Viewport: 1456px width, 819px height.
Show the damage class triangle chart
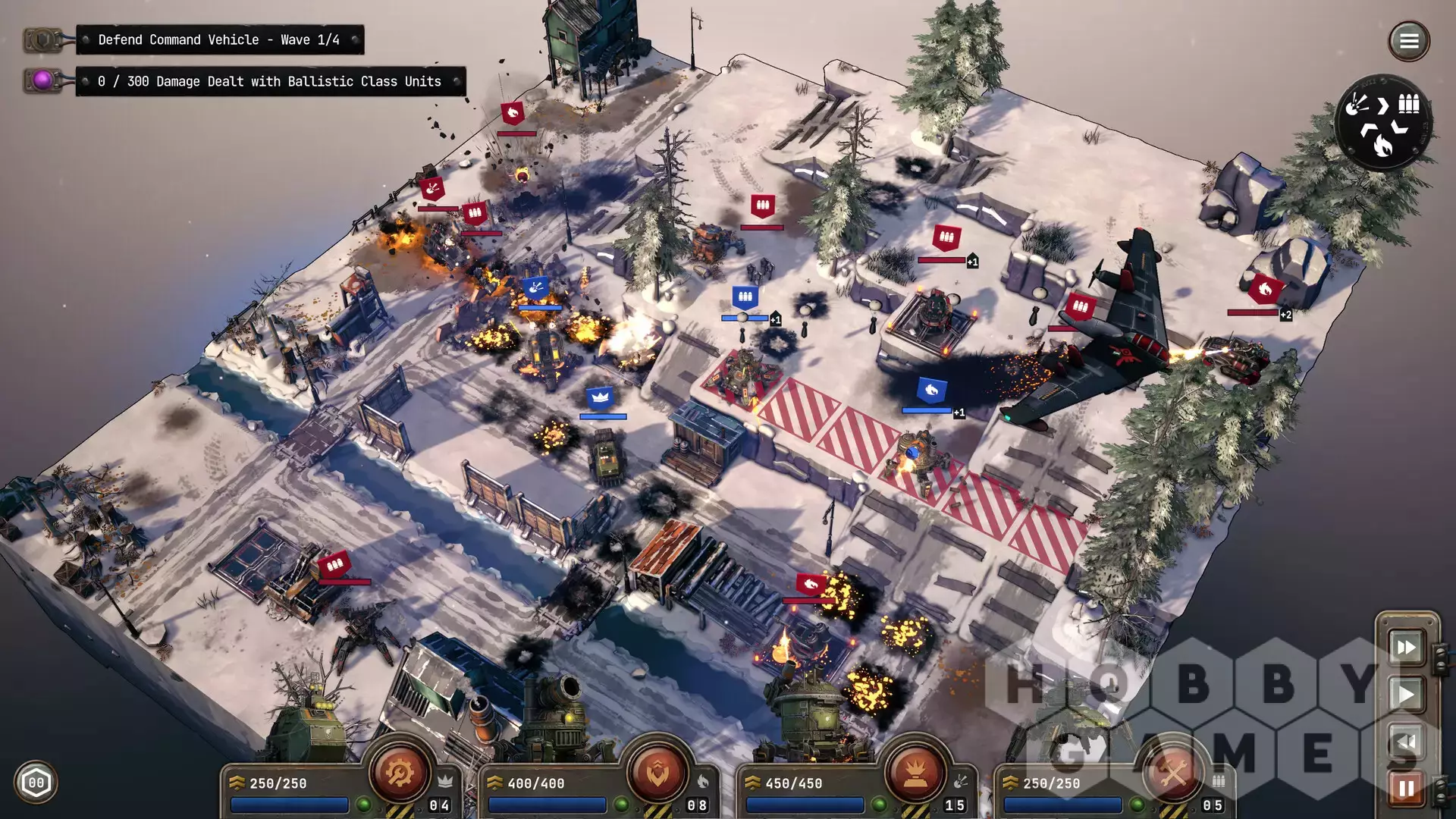tap(1382, 122)
